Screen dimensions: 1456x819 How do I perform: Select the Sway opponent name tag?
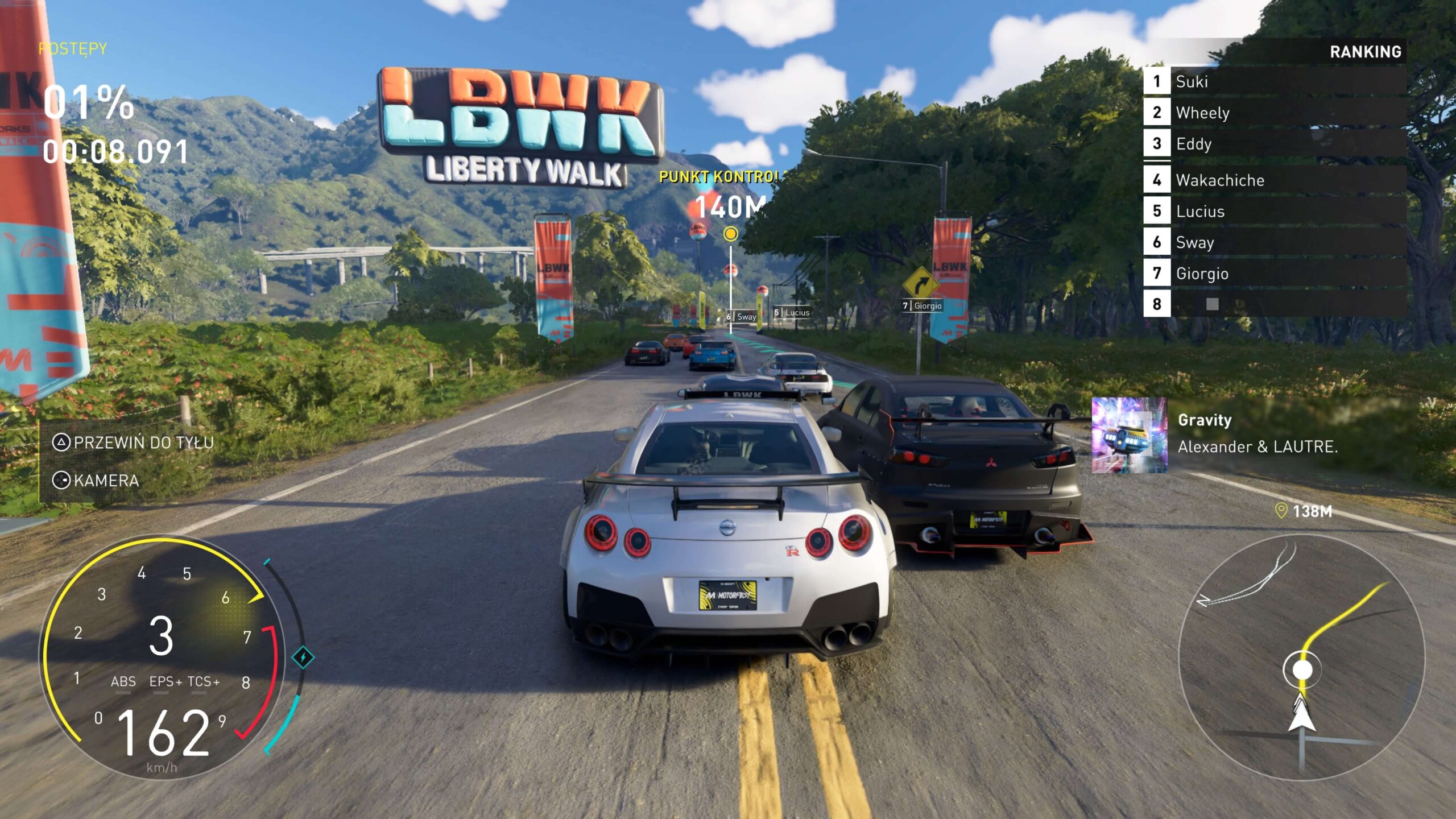(742, 317)
